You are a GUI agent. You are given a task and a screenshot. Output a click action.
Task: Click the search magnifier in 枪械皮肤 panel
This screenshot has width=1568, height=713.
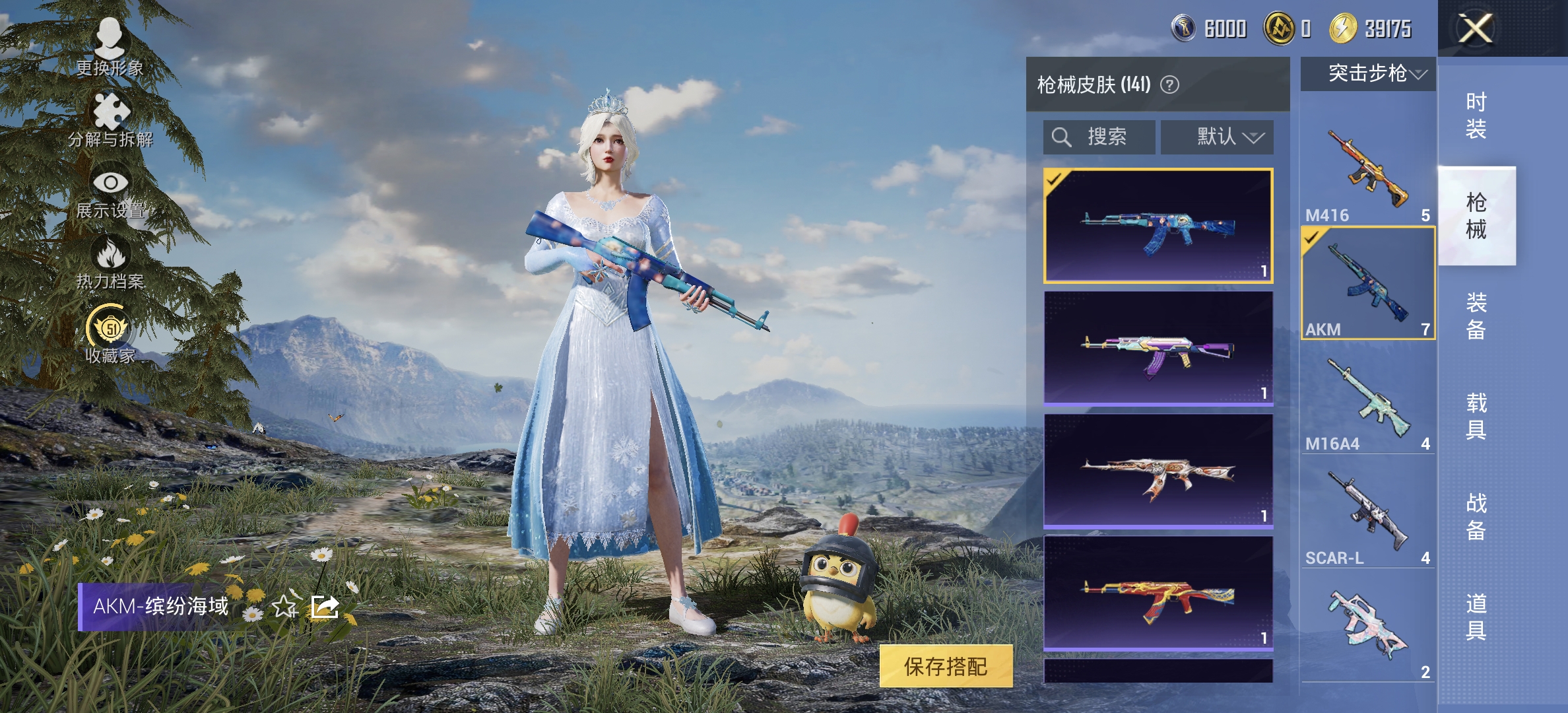coord(1062,137)
